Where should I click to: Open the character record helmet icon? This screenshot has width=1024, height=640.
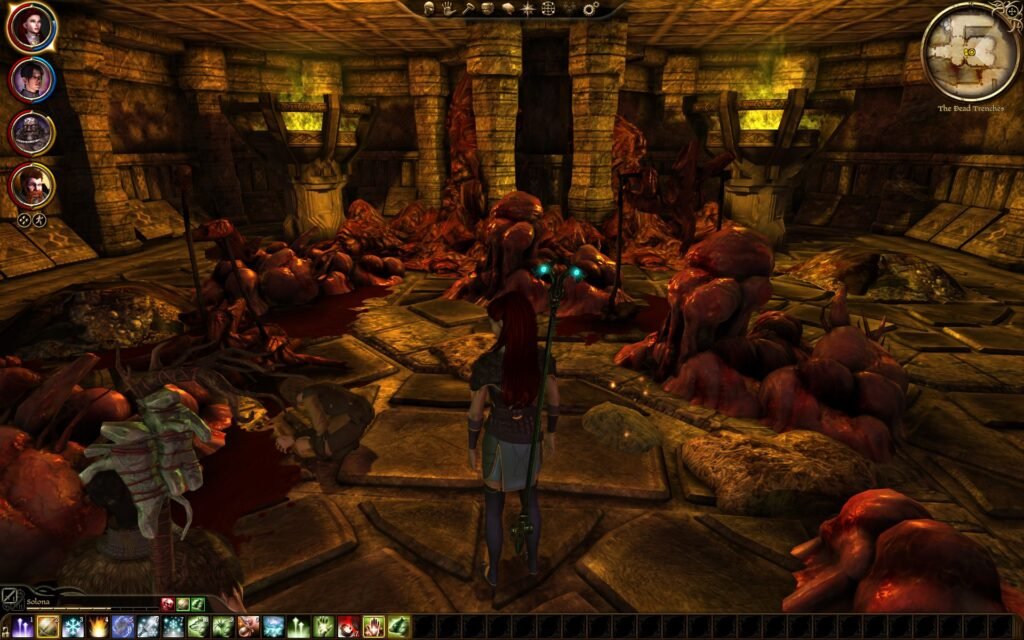(x=429, y=8)
